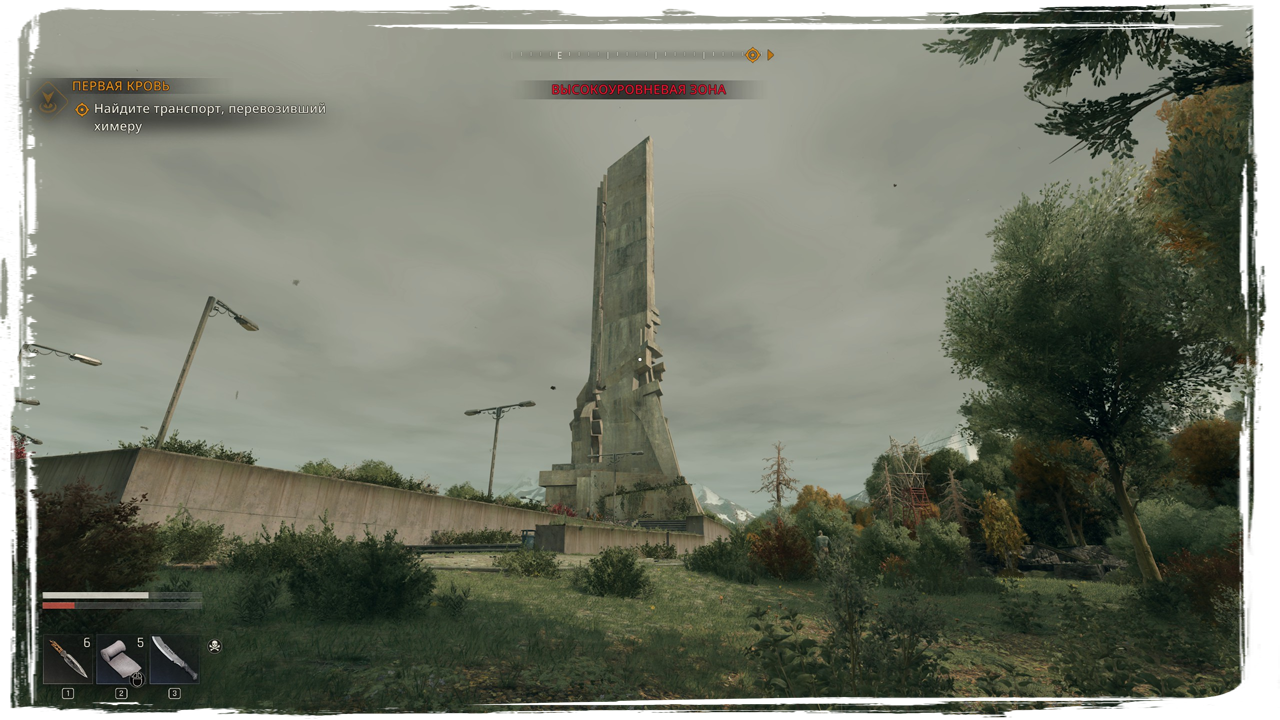Select the throwing knife hotbar slot
Screen dimensions: 1280x720
coord(67,660)
